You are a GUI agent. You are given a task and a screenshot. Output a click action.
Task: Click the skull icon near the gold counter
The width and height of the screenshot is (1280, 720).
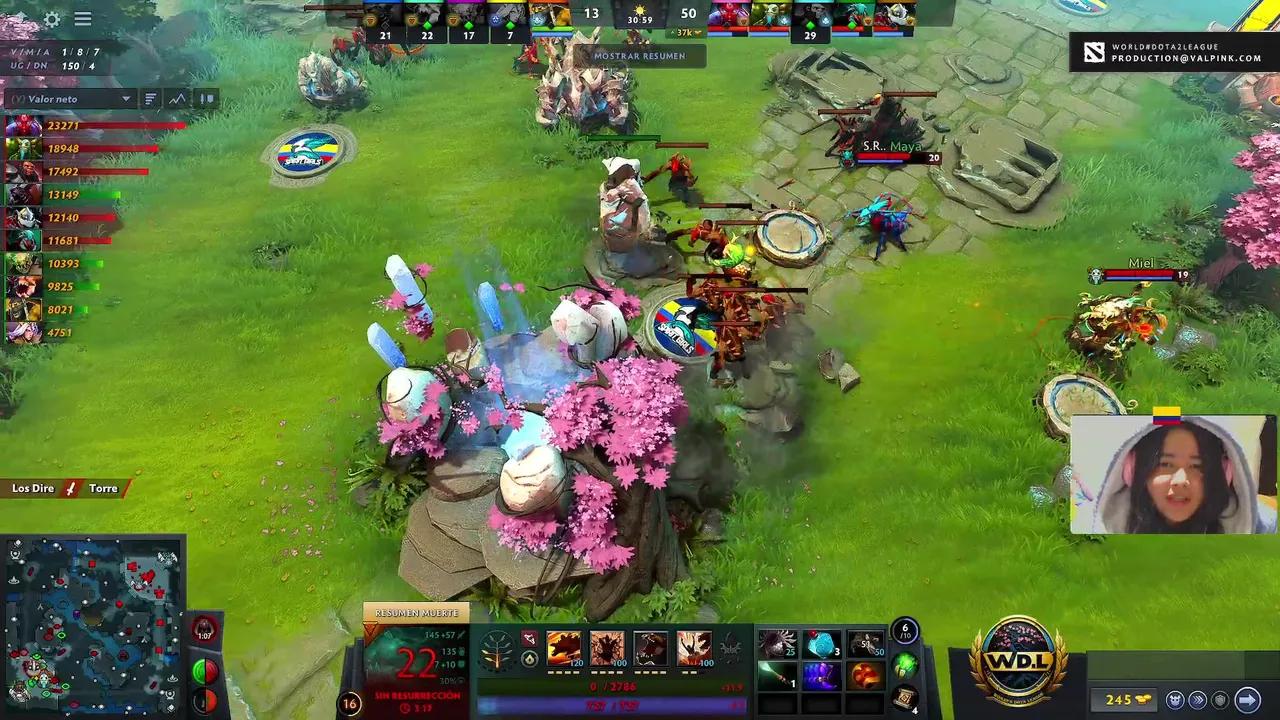click(1177, 700)
